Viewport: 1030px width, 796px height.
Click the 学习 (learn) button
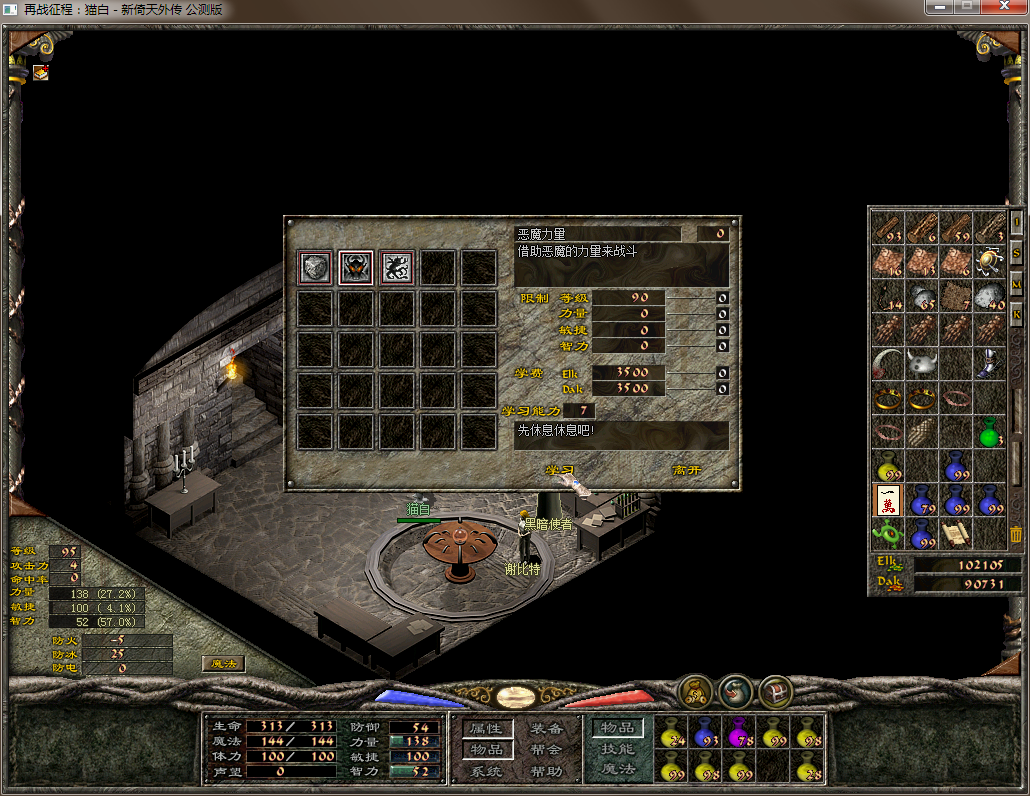(560, 469)
